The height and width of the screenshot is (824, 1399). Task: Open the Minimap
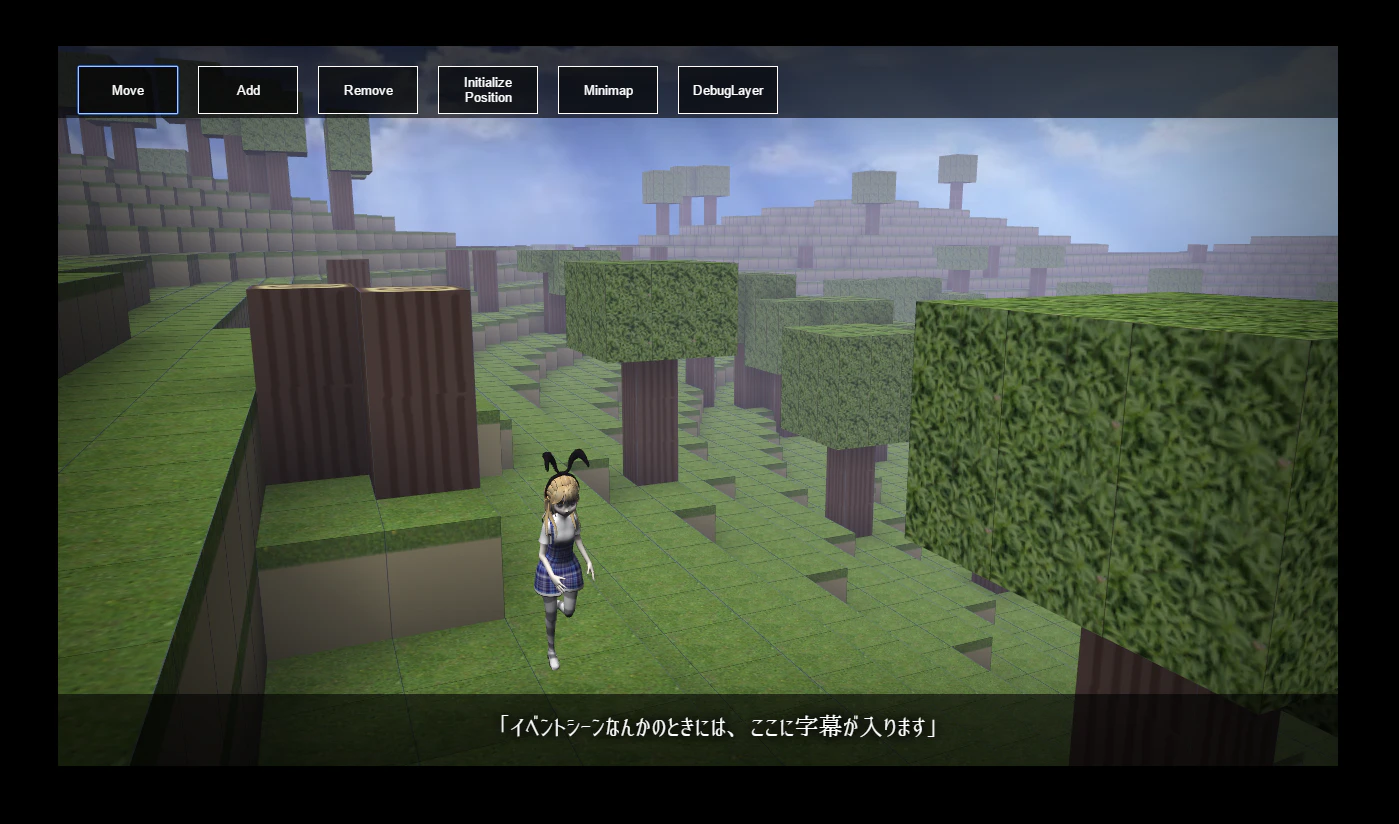point(607,89)
